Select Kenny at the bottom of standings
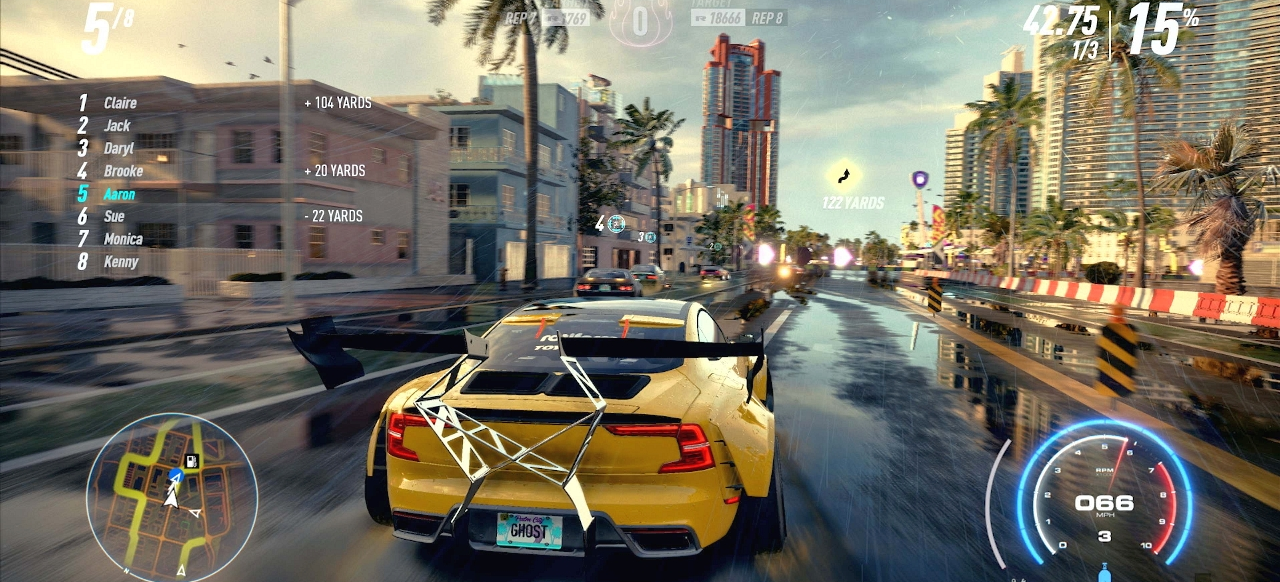Image resolution: width=1280 pixels, height=582 pixels. [x=120, y=262]
